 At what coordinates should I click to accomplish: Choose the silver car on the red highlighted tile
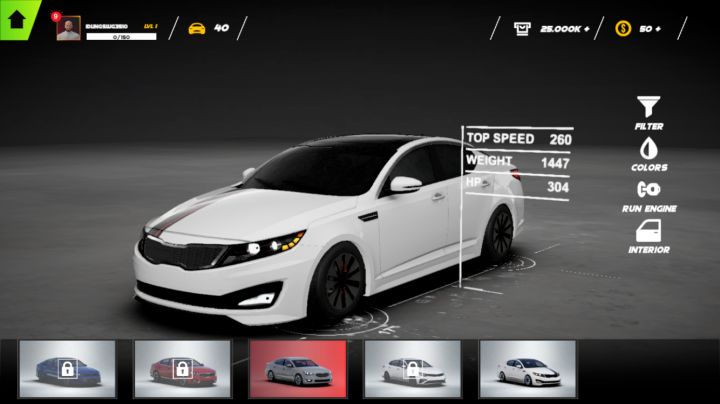click(x=297, y=369)
